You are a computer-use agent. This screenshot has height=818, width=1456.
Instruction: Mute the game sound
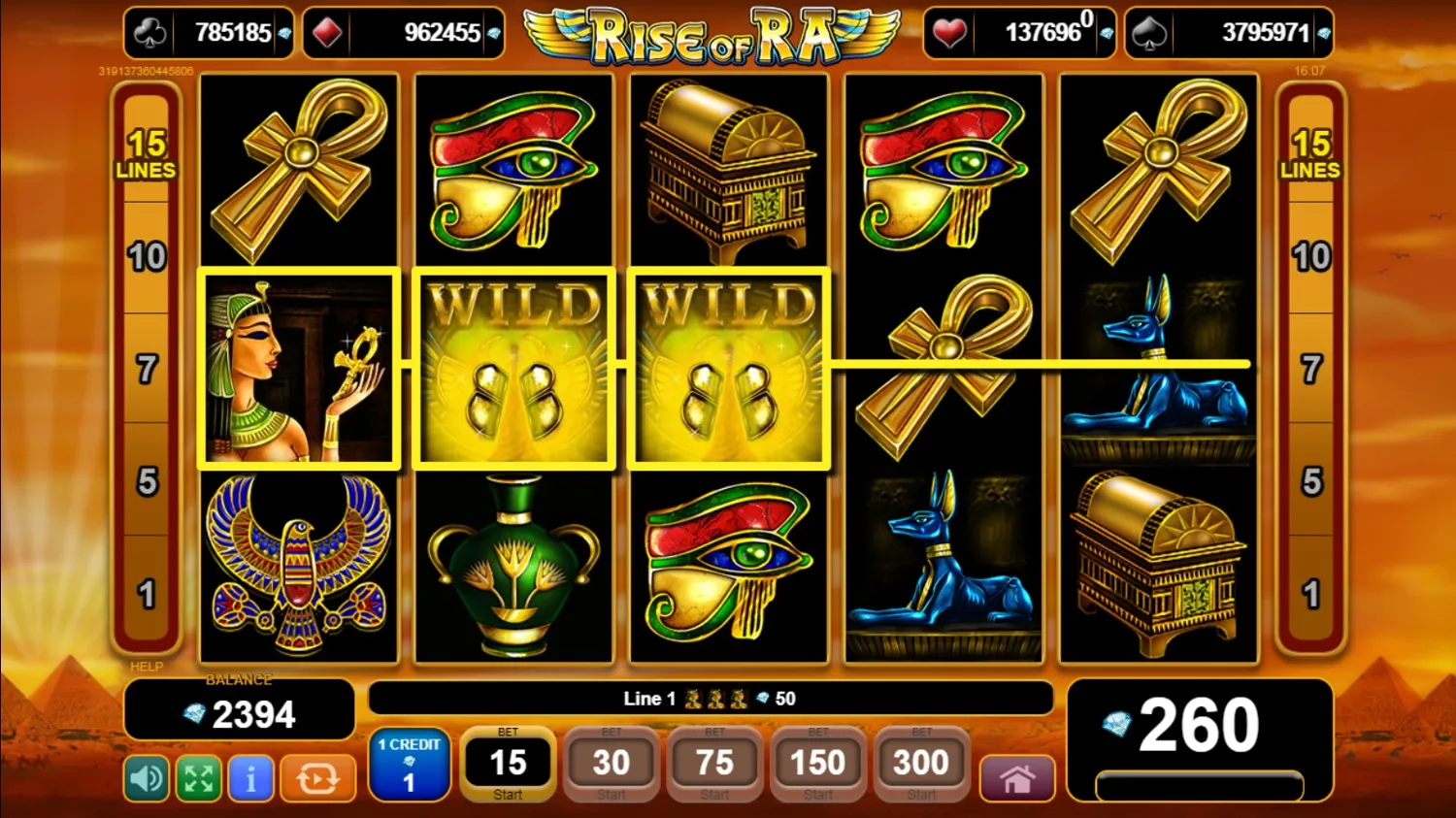coord(146,778)
